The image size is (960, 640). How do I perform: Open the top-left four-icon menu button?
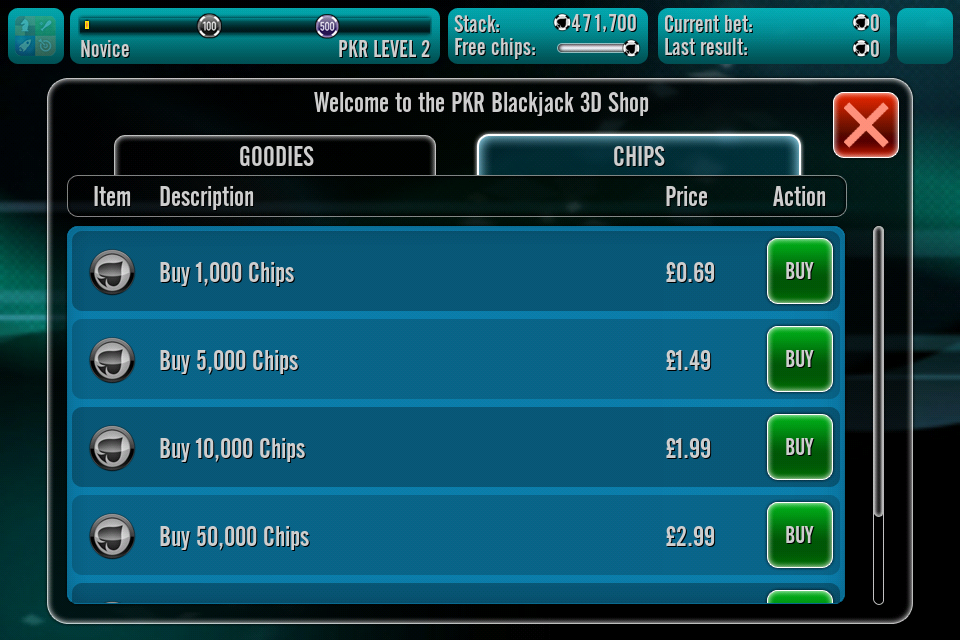click(x=36, y=36)
